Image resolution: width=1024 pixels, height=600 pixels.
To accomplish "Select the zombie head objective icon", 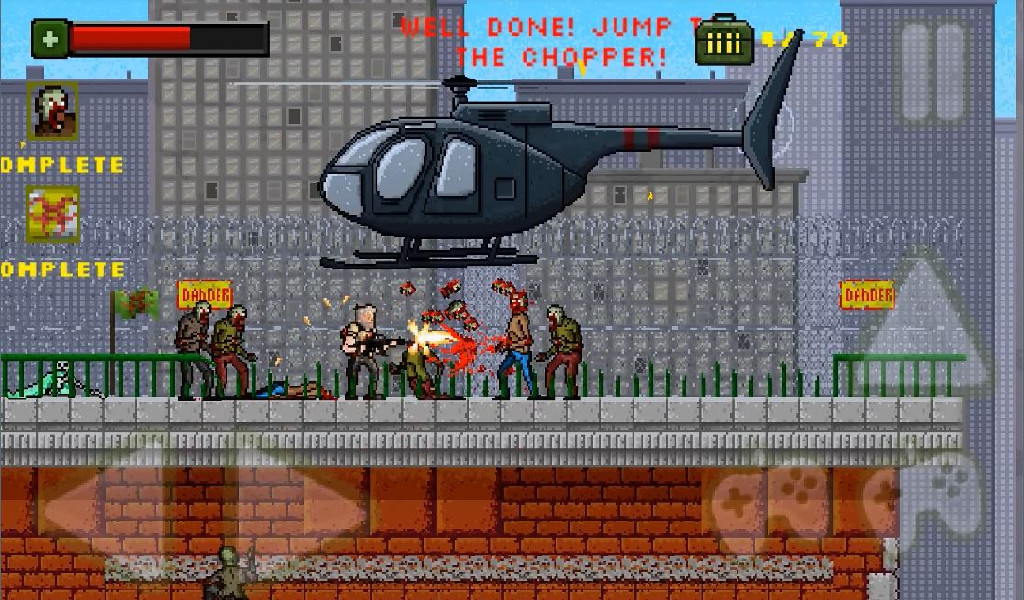I will (52, 109).
